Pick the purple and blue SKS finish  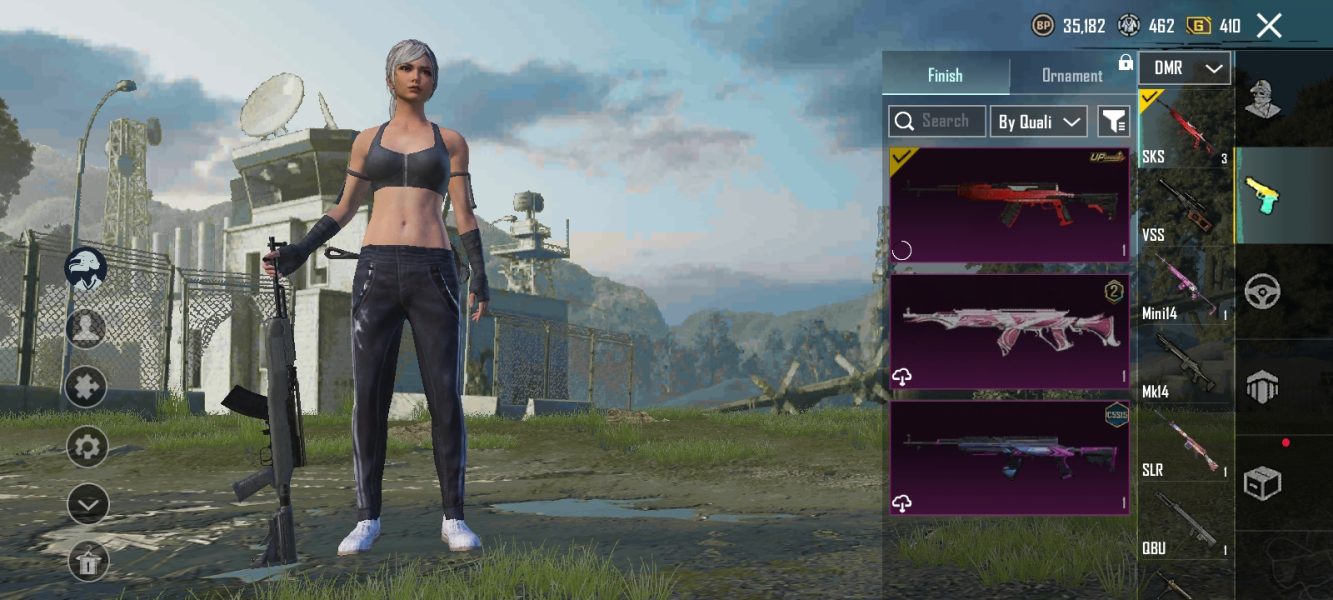(1009, 458)
